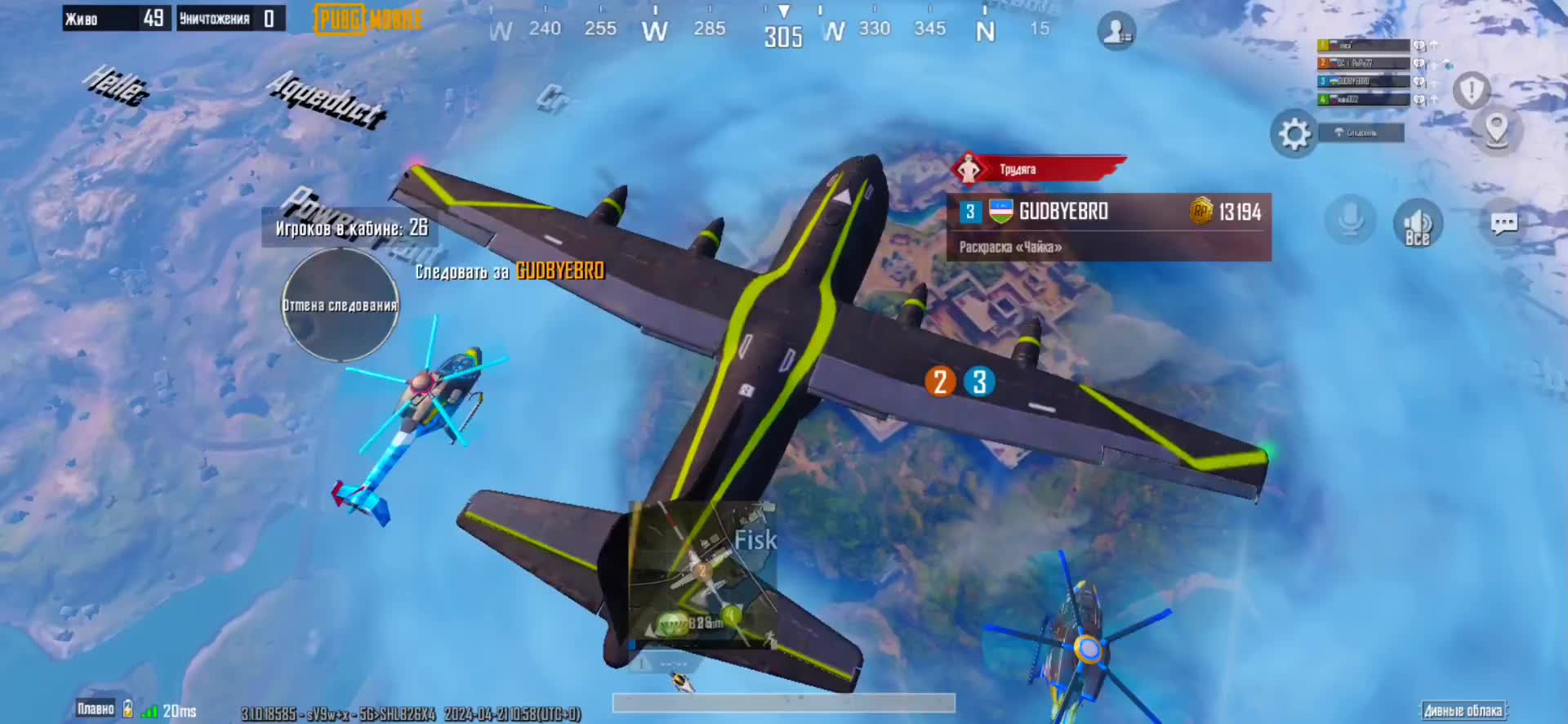Screen dimensions: 1568x724
Task: Select teammate row 1 in squad list
Action: click(x=1363, y=46)
